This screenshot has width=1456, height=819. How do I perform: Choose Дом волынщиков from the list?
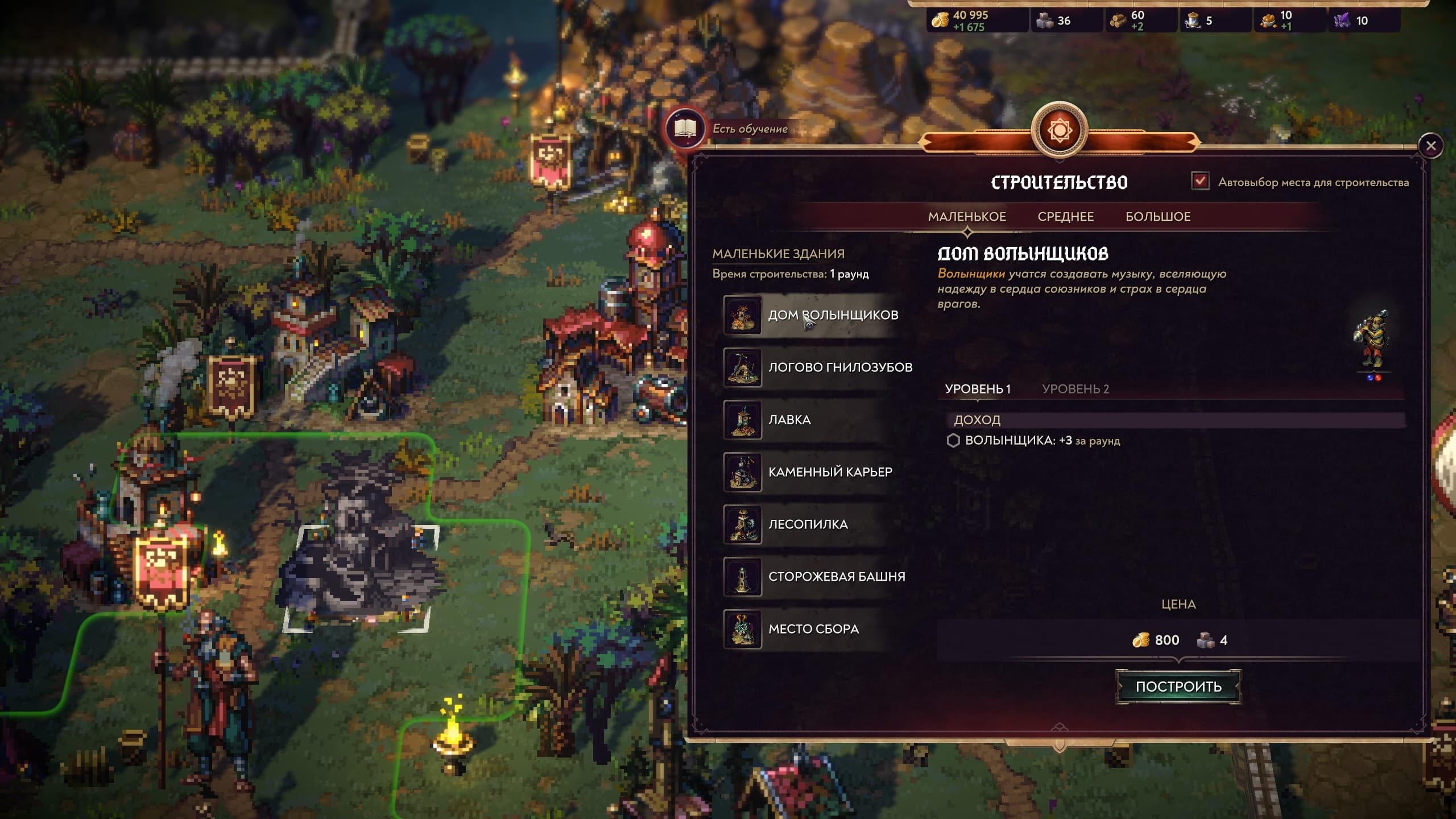pos(833,315)
